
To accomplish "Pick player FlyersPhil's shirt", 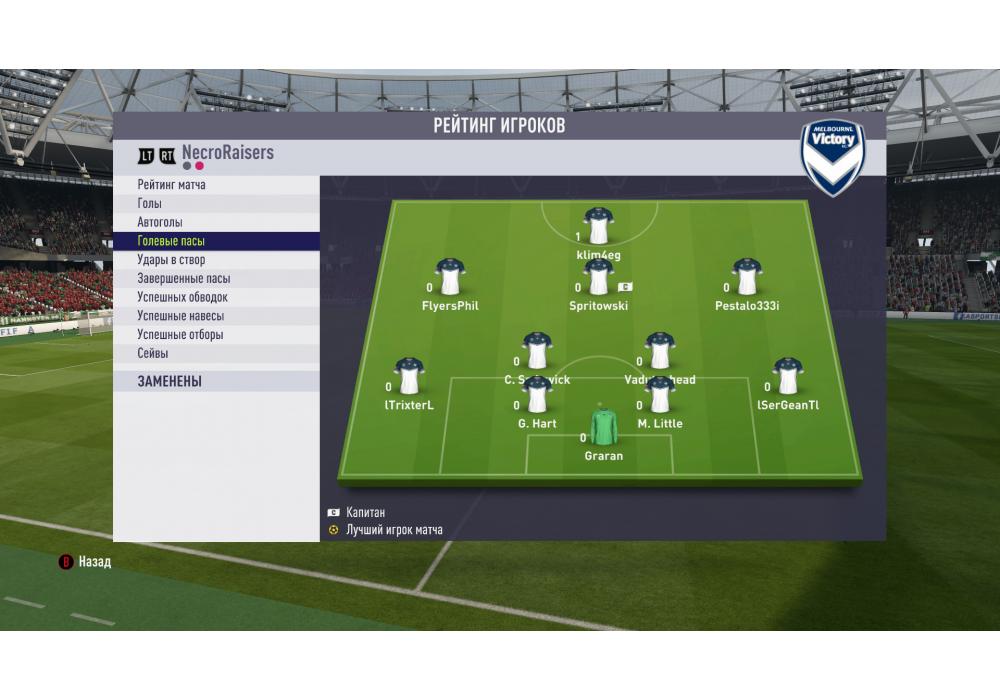I will coord(451,278).
